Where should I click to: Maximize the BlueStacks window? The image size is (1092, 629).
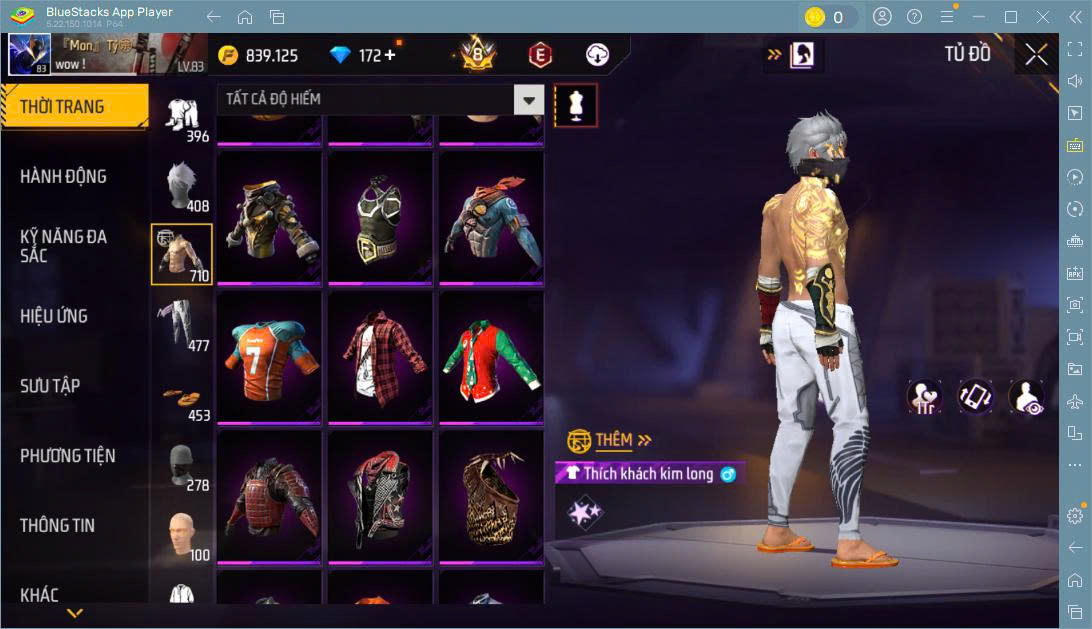pos(1010,17)
